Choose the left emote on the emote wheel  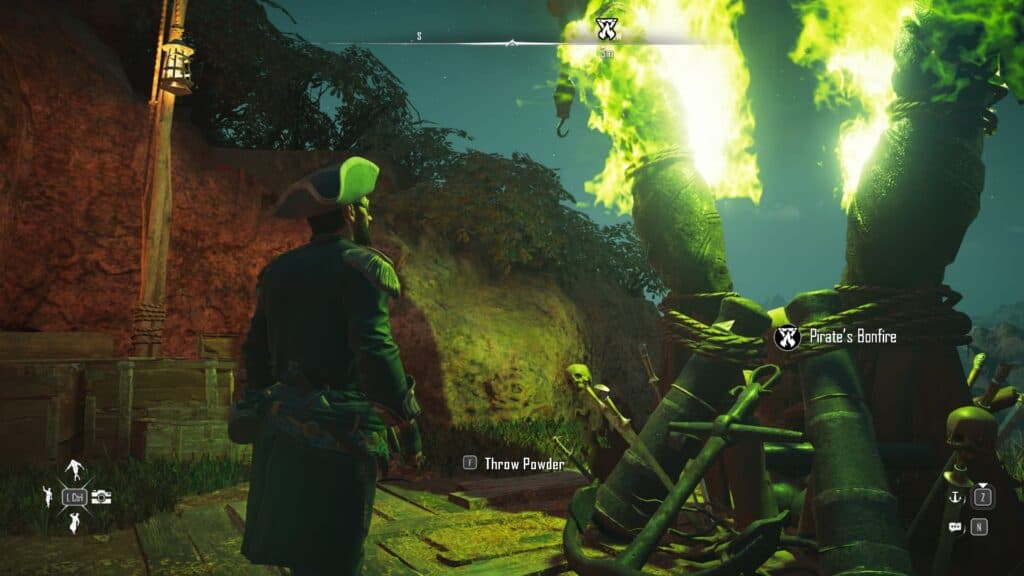coord(46,496)
